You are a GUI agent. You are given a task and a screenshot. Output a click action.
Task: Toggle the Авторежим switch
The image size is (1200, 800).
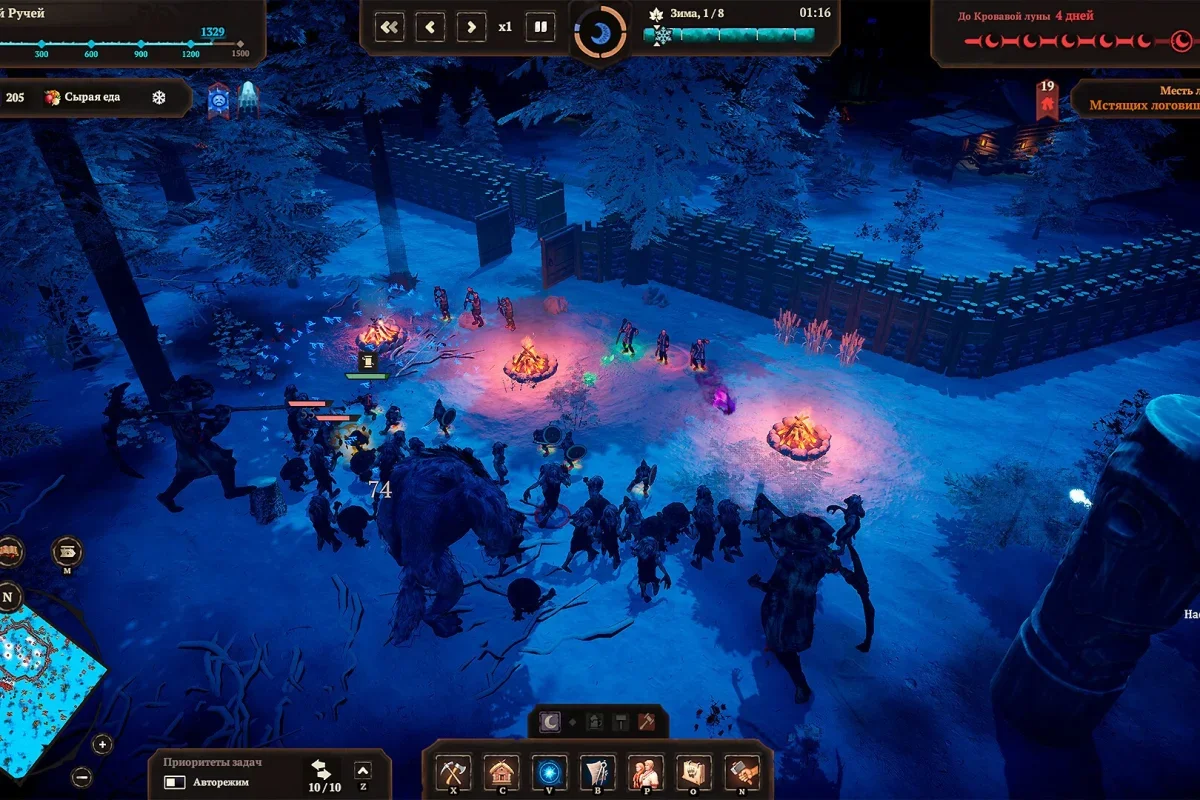[175, 782]
